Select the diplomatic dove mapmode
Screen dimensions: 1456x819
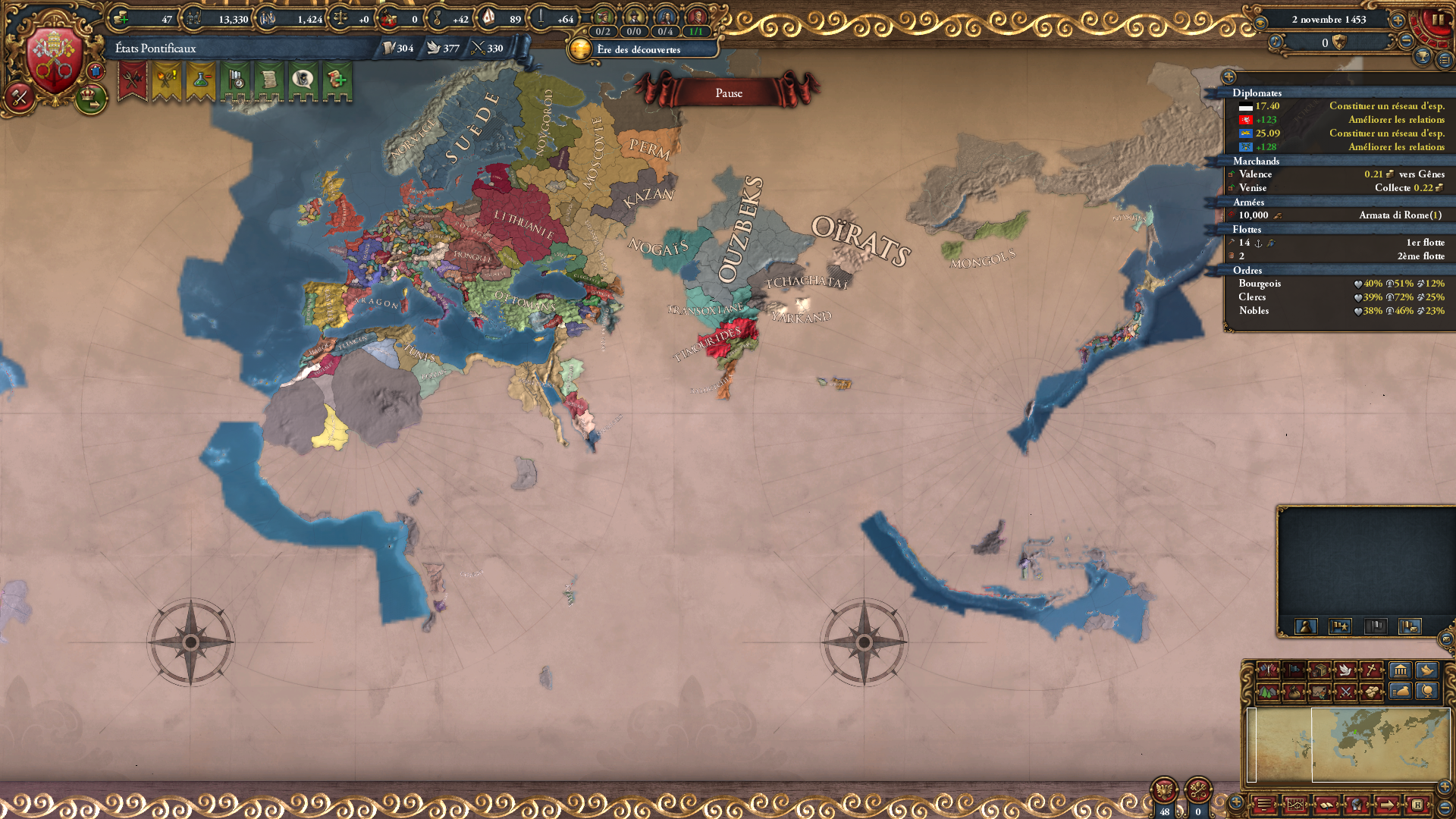(x=1346, y=670)
